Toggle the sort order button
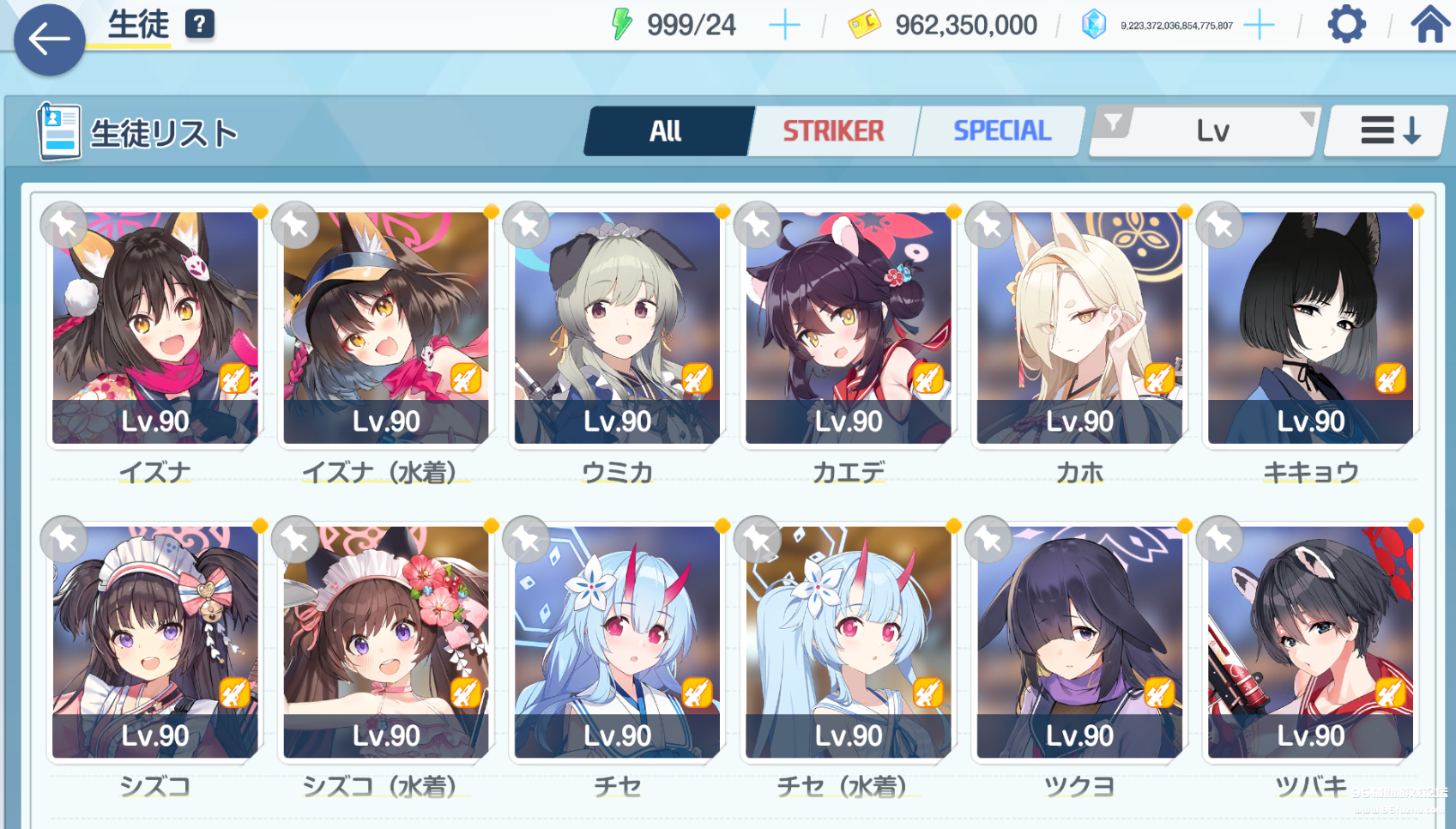This screenshot has width=1456, height=829. 1389,131
